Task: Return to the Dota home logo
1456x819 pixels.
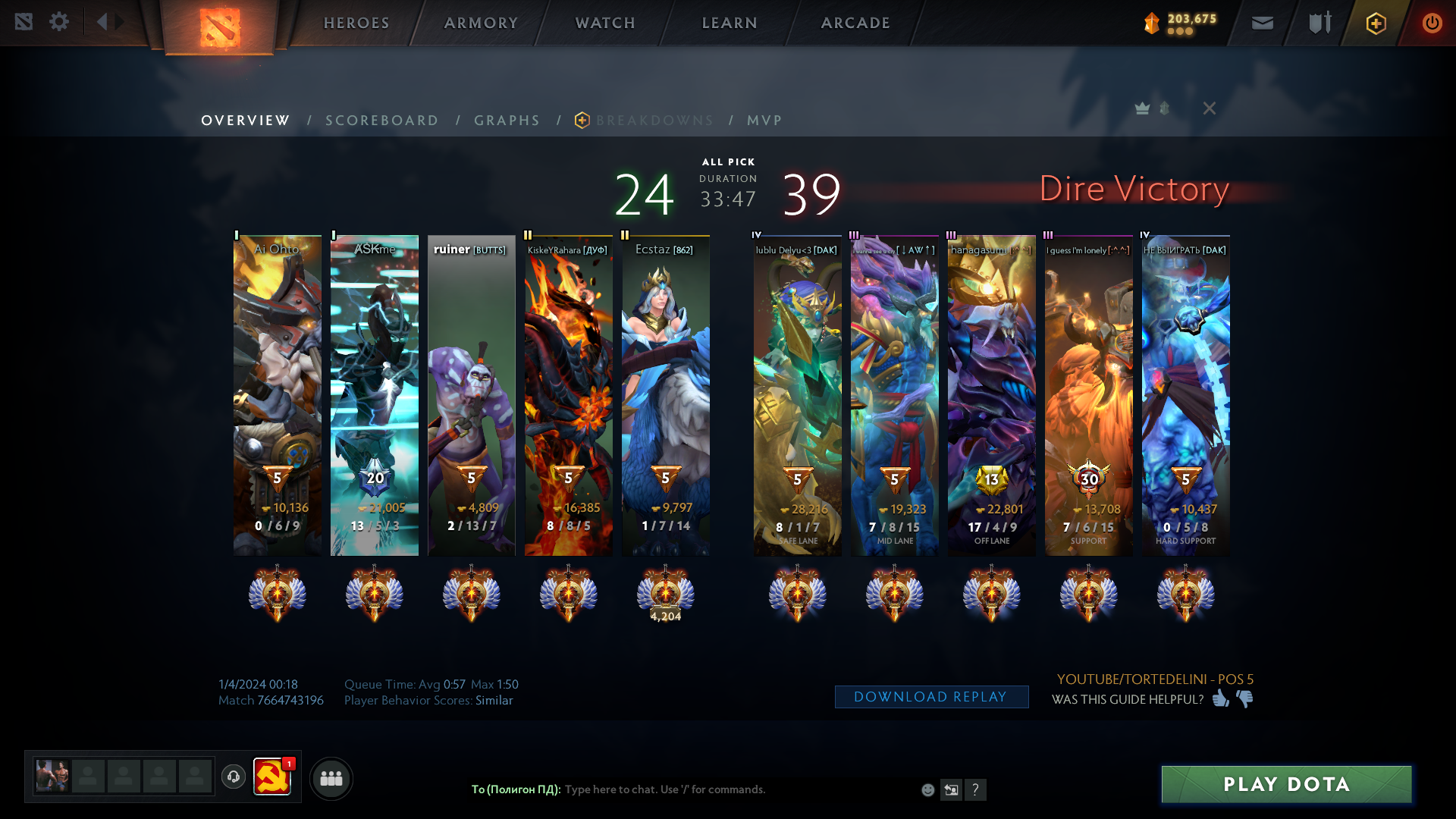Action: 220,27
